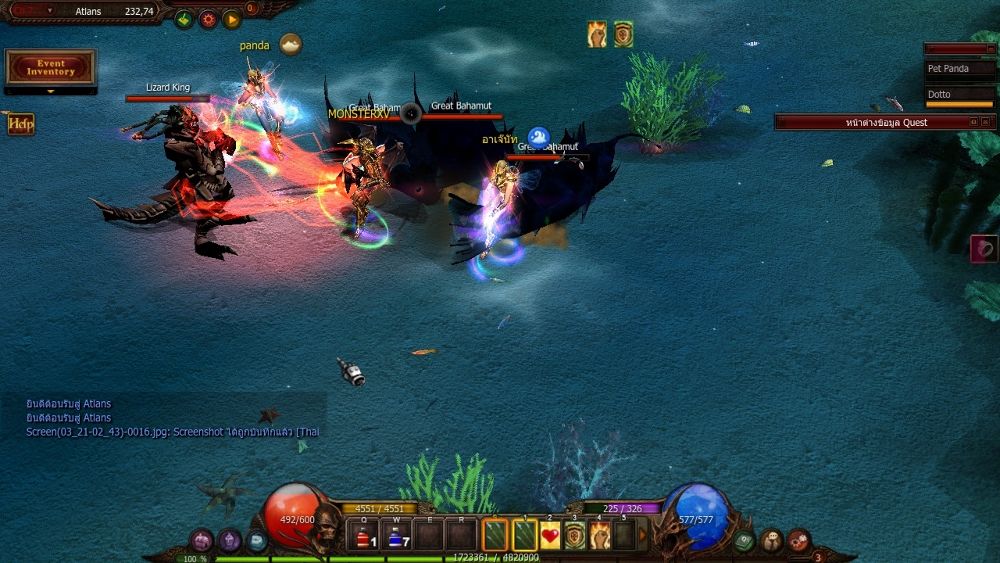Activate the orange play arrow icon
This screenshot has height=563, width=1000.
click(232, 19)
